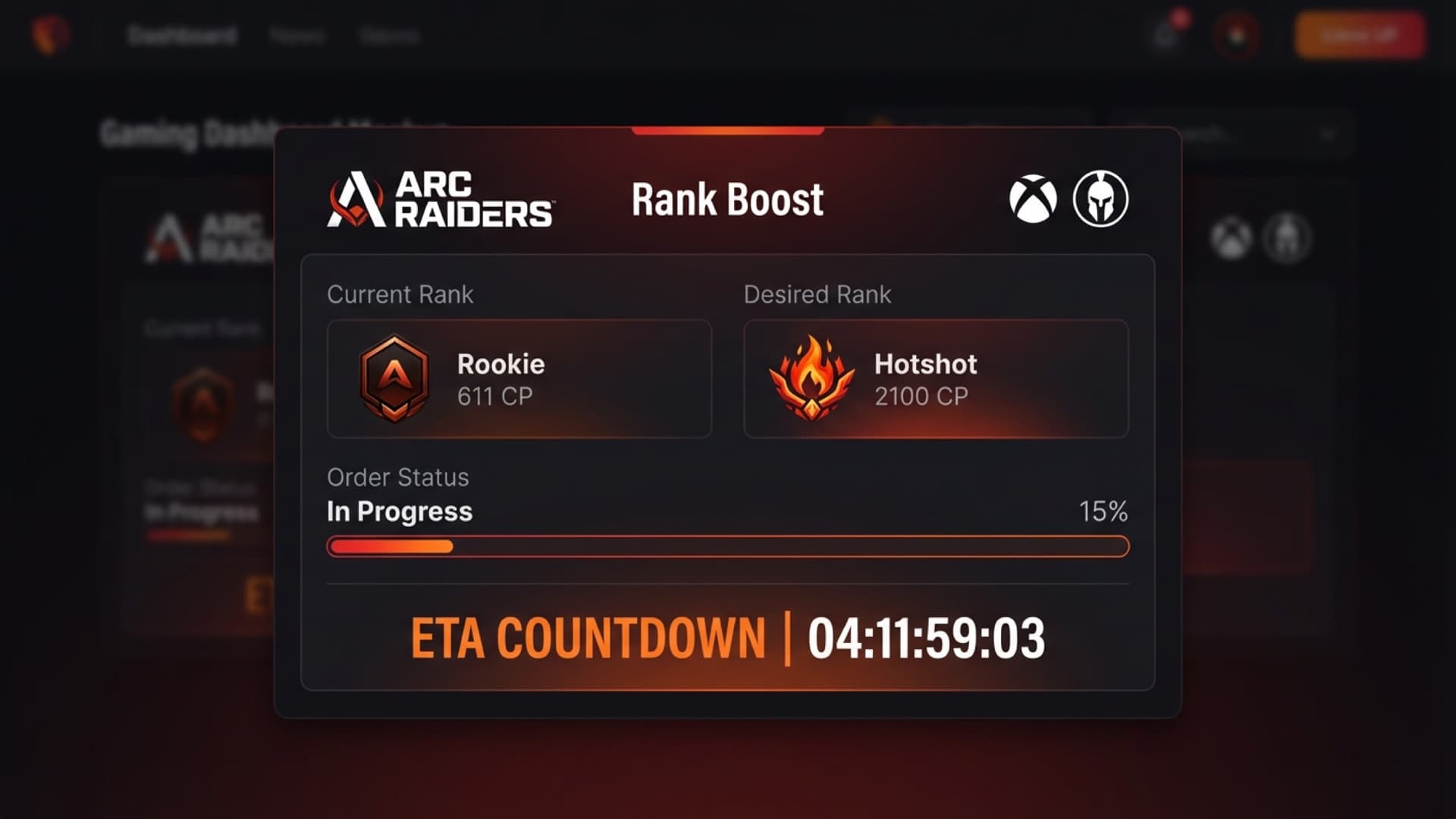This screenshot has height=819, width=1456.
Task: Select the Xbox platform icon
Action: (x=1033, y=198)
